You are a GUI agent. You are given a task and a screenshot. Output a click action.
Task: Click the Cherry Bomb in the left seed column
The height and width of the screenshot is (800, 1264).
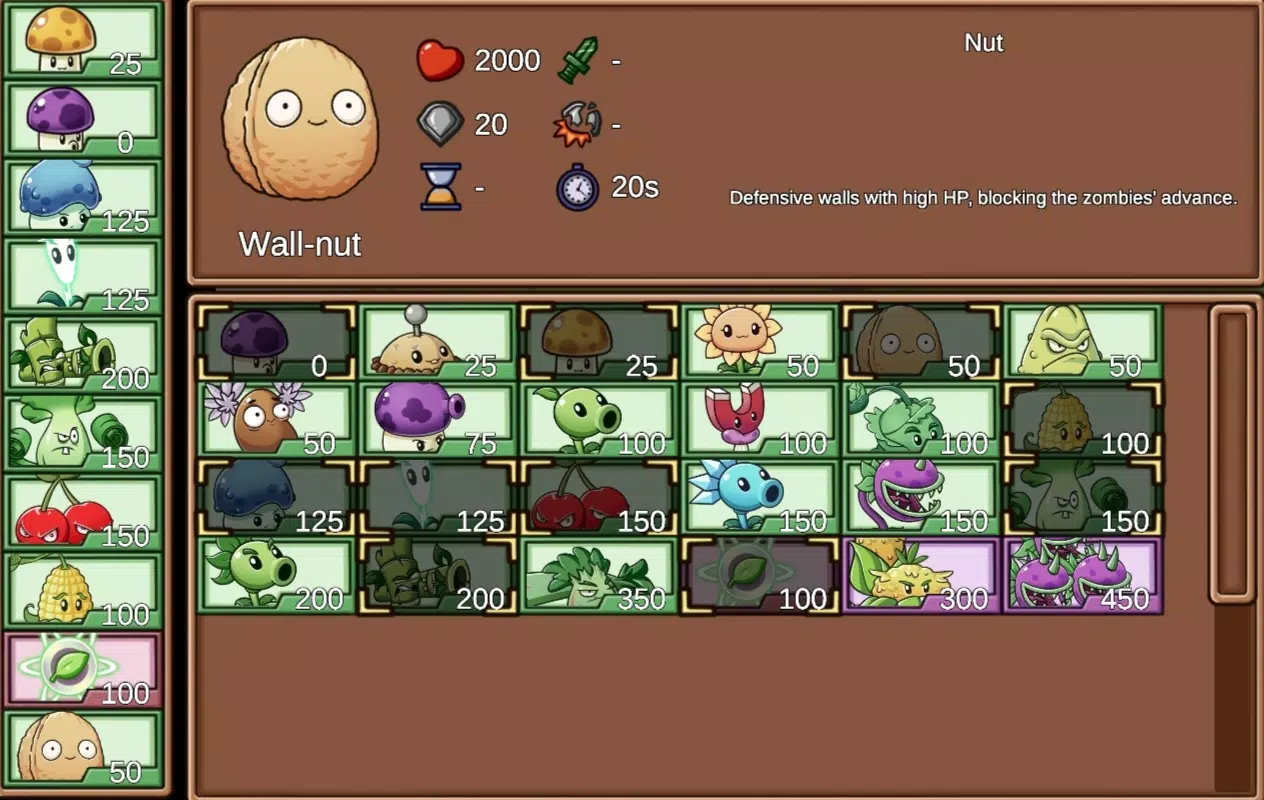(83, 512)
